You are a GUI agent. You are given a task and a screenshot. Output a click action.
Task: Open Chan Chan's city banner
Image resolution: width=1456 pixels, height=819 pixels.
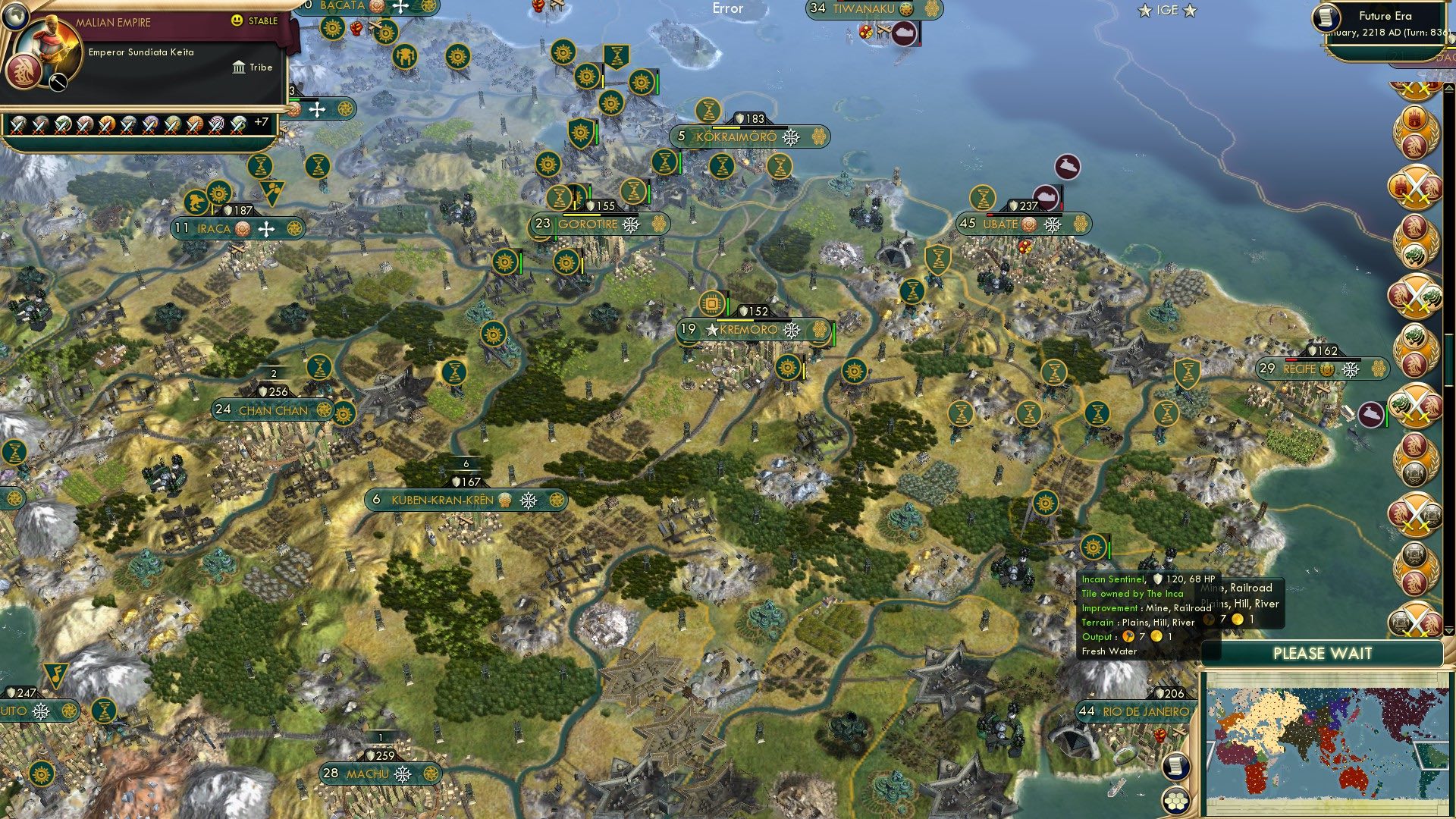pyautogui.click(x=273, y=409)
